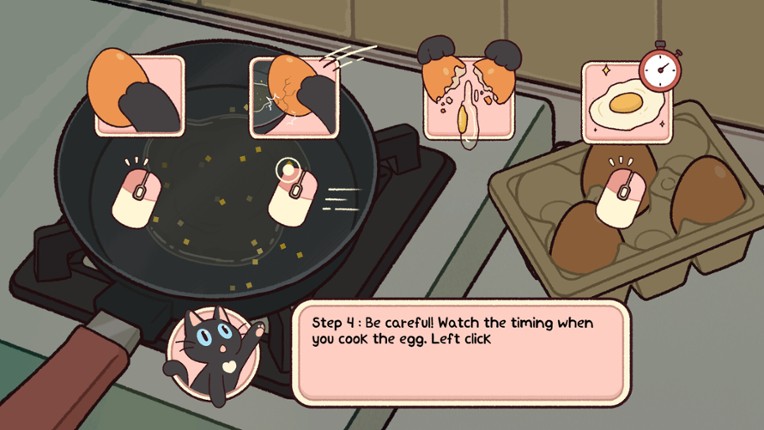Viewport: 764px width, 430px height.
Task: Select the whole egg in paw tutorial card
Action: click(x=139, y=95)
